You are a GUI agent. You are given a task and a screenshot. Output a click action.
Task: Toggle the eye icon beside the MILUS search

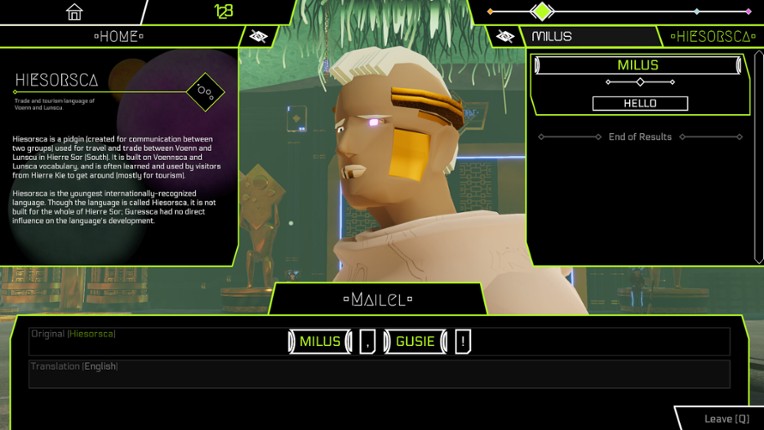pos(505,36)
